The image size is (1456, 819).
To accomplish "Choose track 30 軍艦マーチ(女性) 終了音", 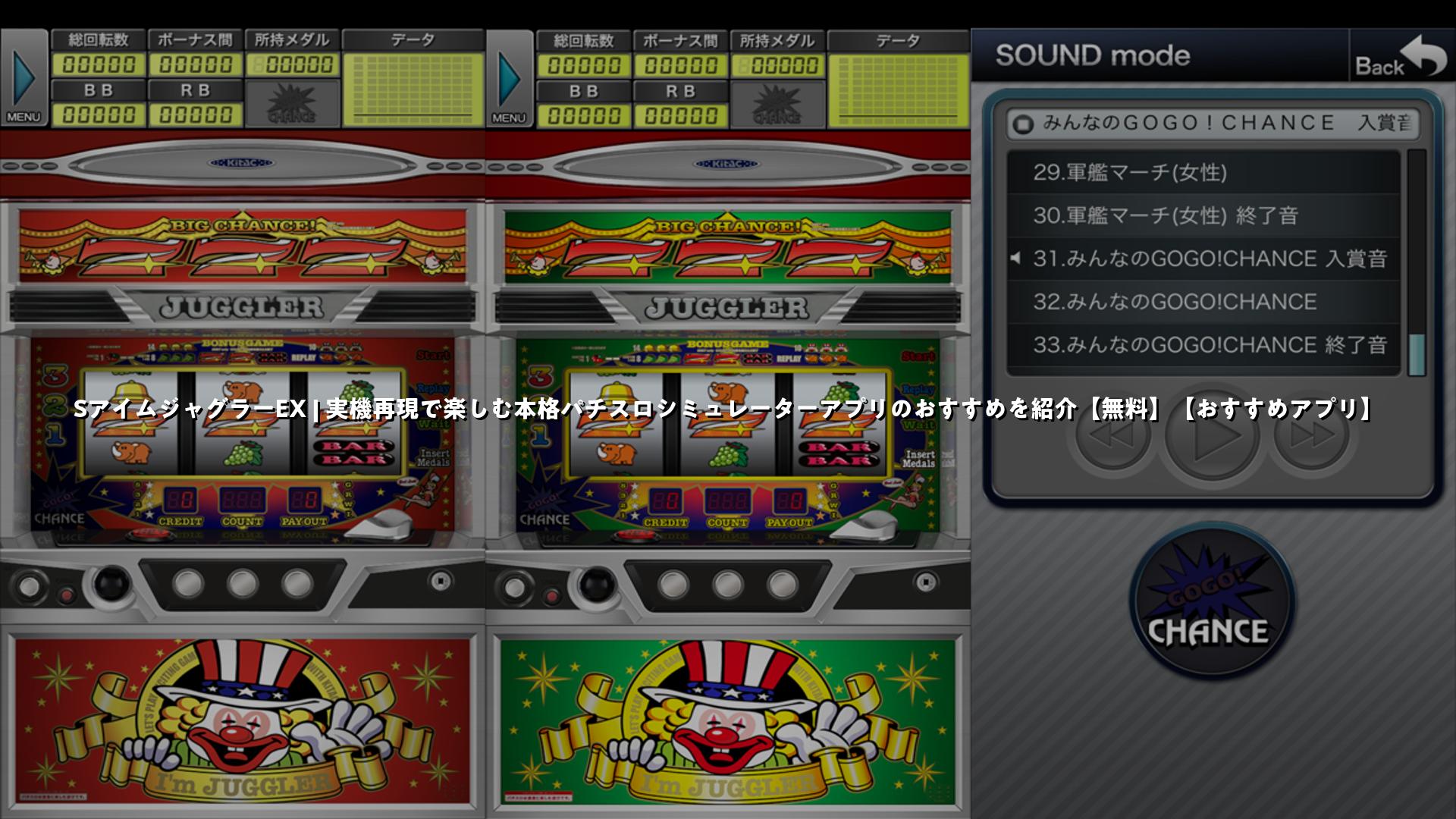I will coord(1203,216).
